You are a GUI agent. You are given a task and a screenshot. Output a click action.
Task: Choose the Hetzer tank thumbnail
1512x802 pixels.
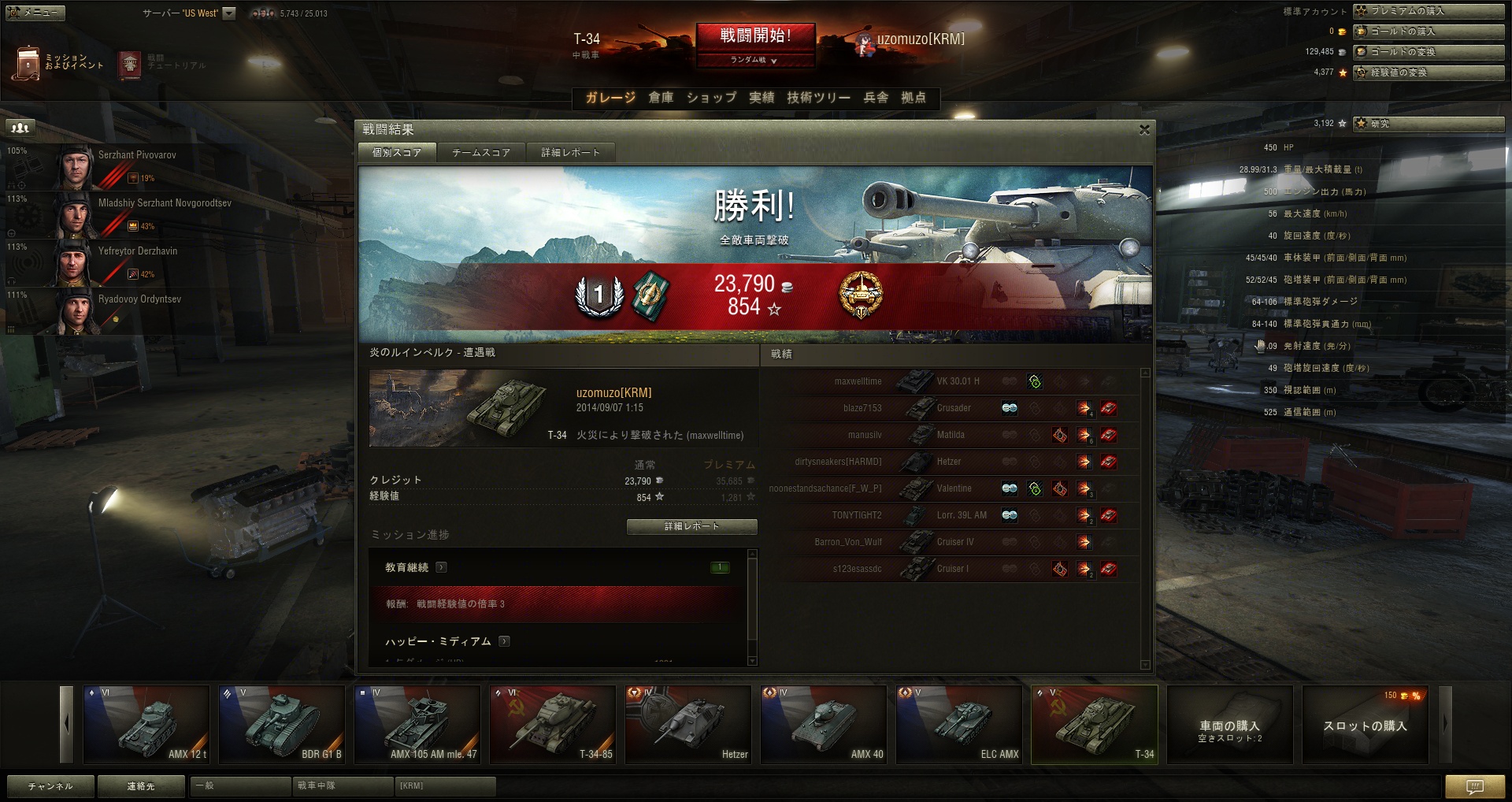687,724
